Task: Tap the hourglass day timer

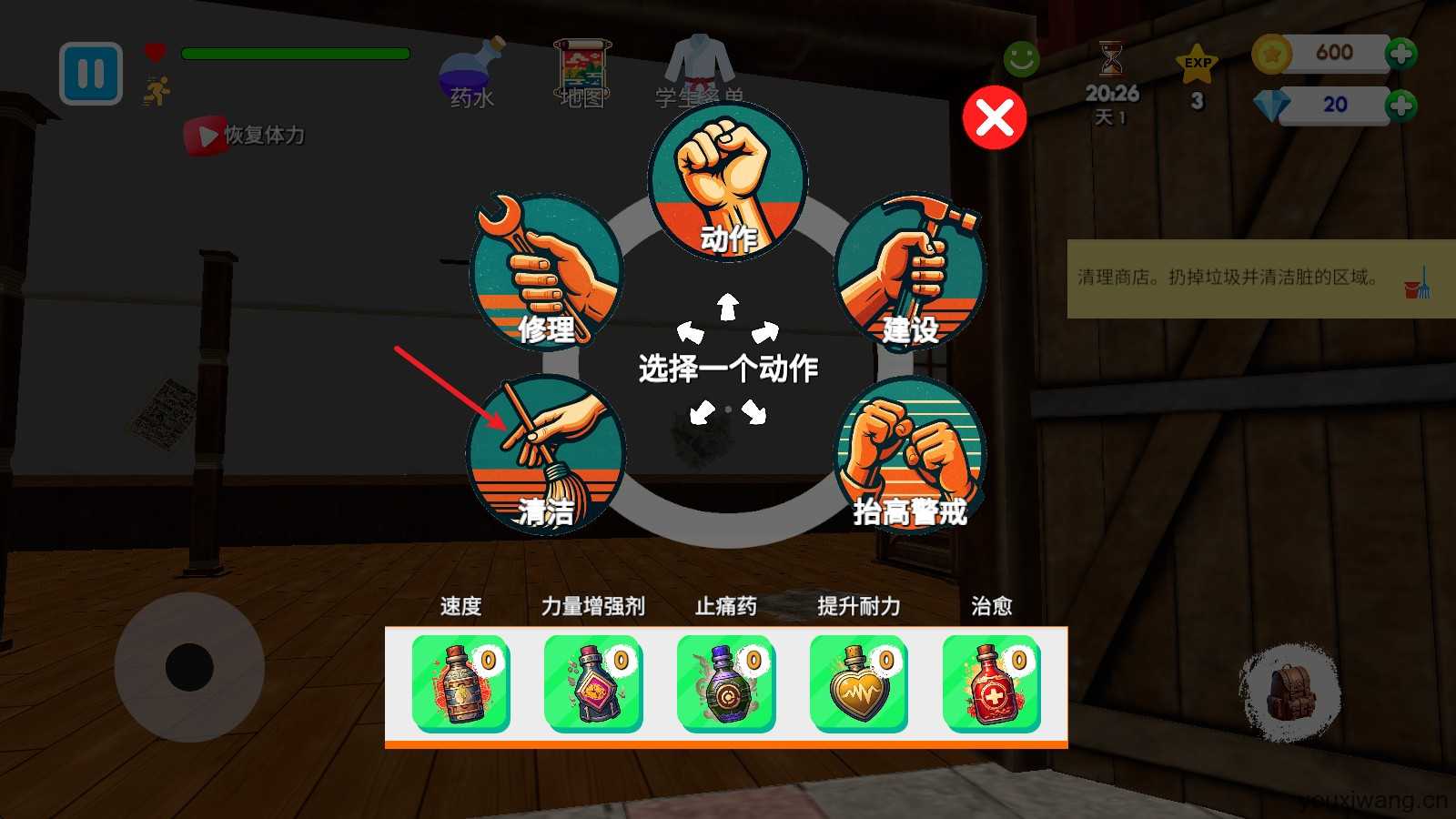Action: tap(1110, 59)
